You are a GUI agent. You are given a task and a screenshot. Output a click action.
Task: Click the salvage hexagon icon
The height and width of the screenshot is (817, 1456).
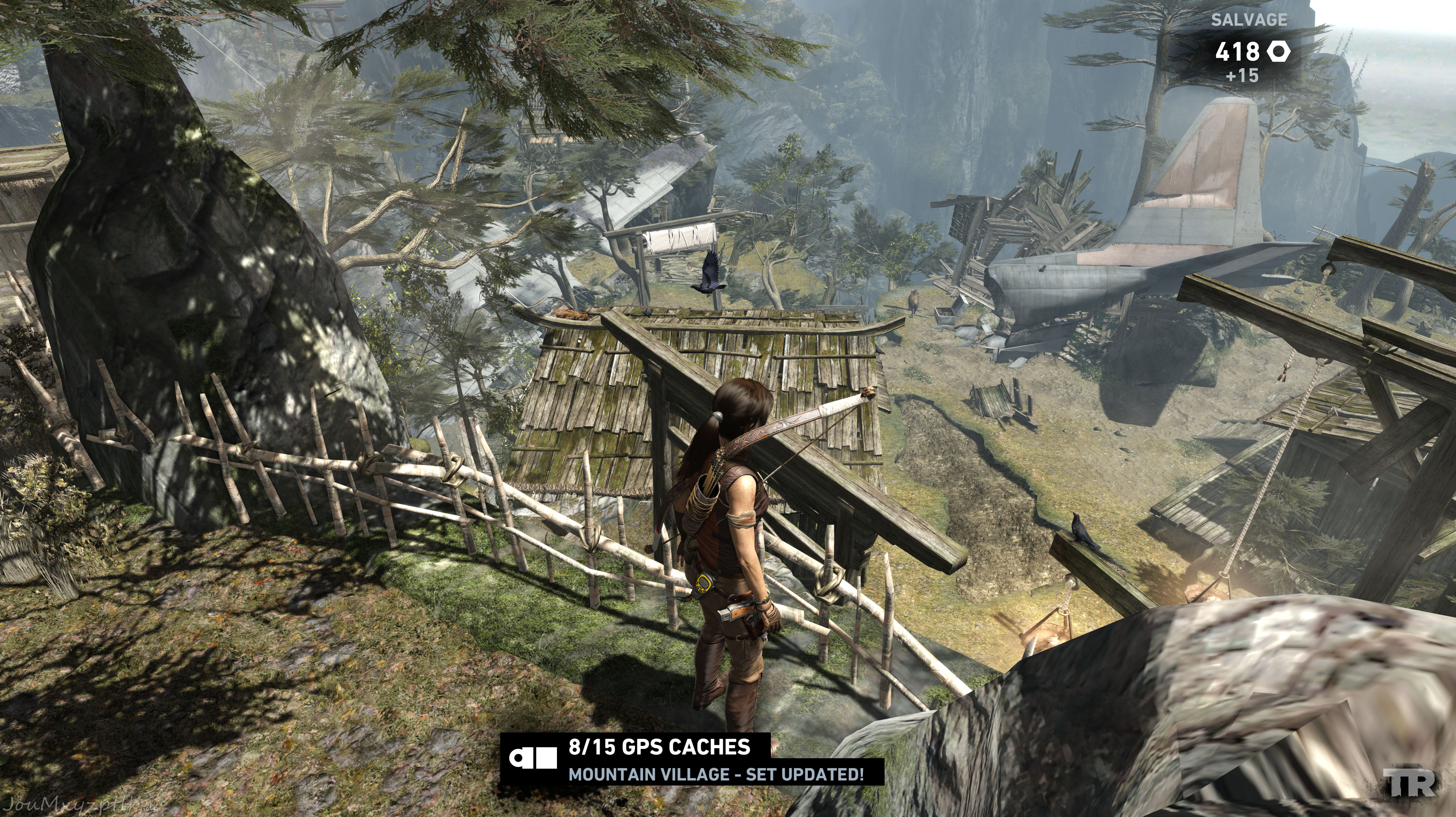[1278, 52]
